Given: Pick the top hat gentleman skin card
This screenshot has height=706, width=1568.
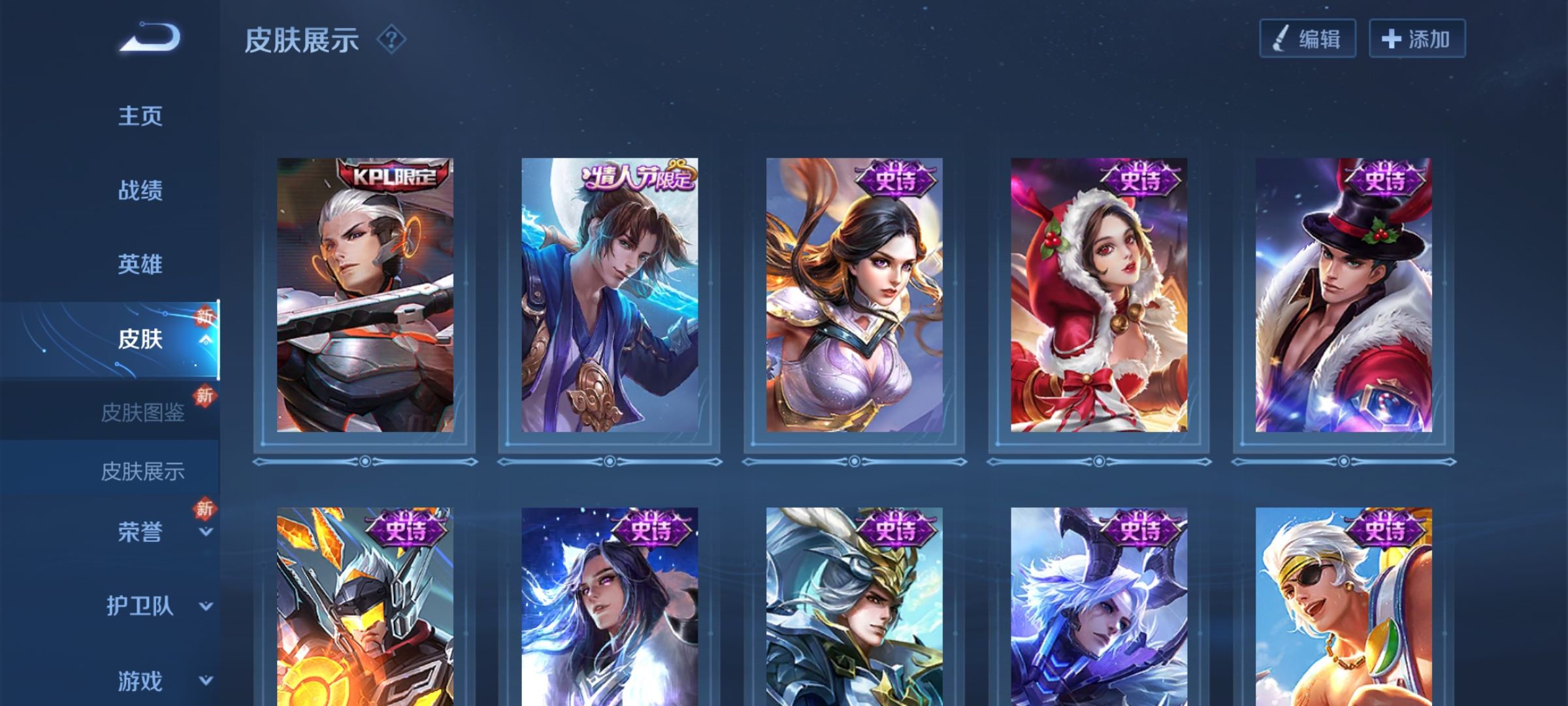Looking at the screenshot, I should point(1343,295).
